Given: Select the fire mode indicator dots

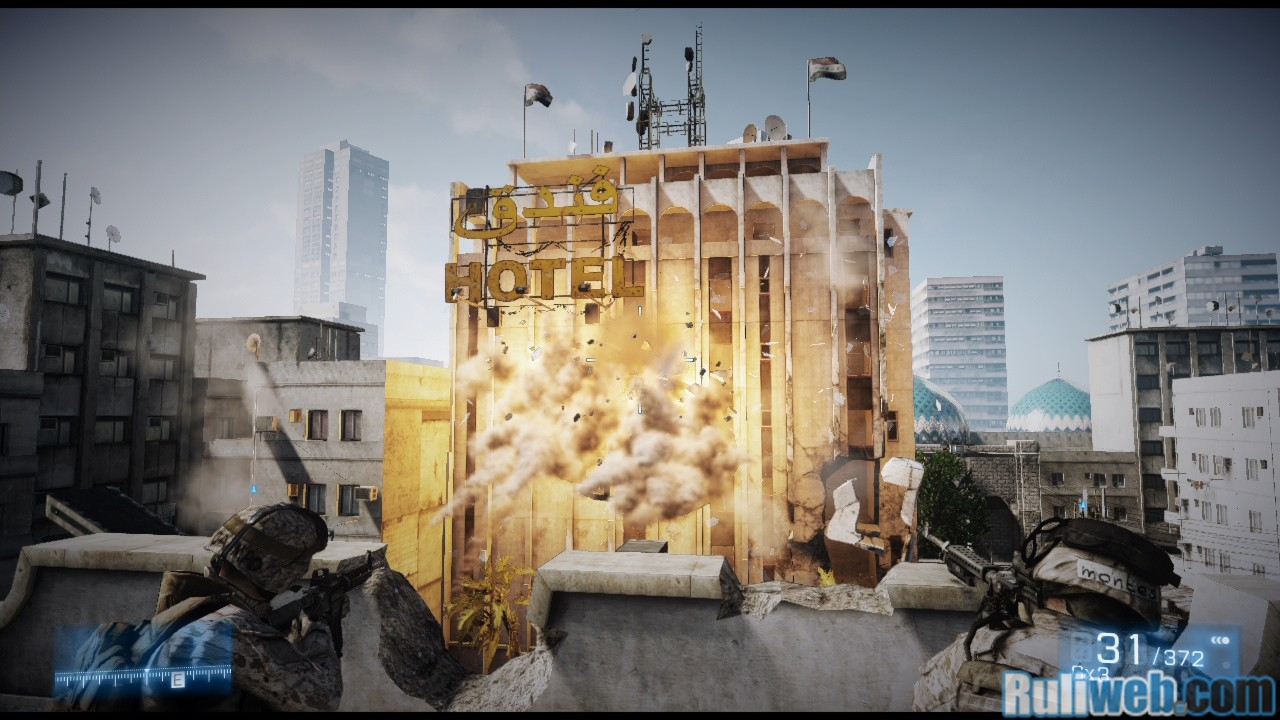Looking at the screenshot, I should click(1221, 640).
